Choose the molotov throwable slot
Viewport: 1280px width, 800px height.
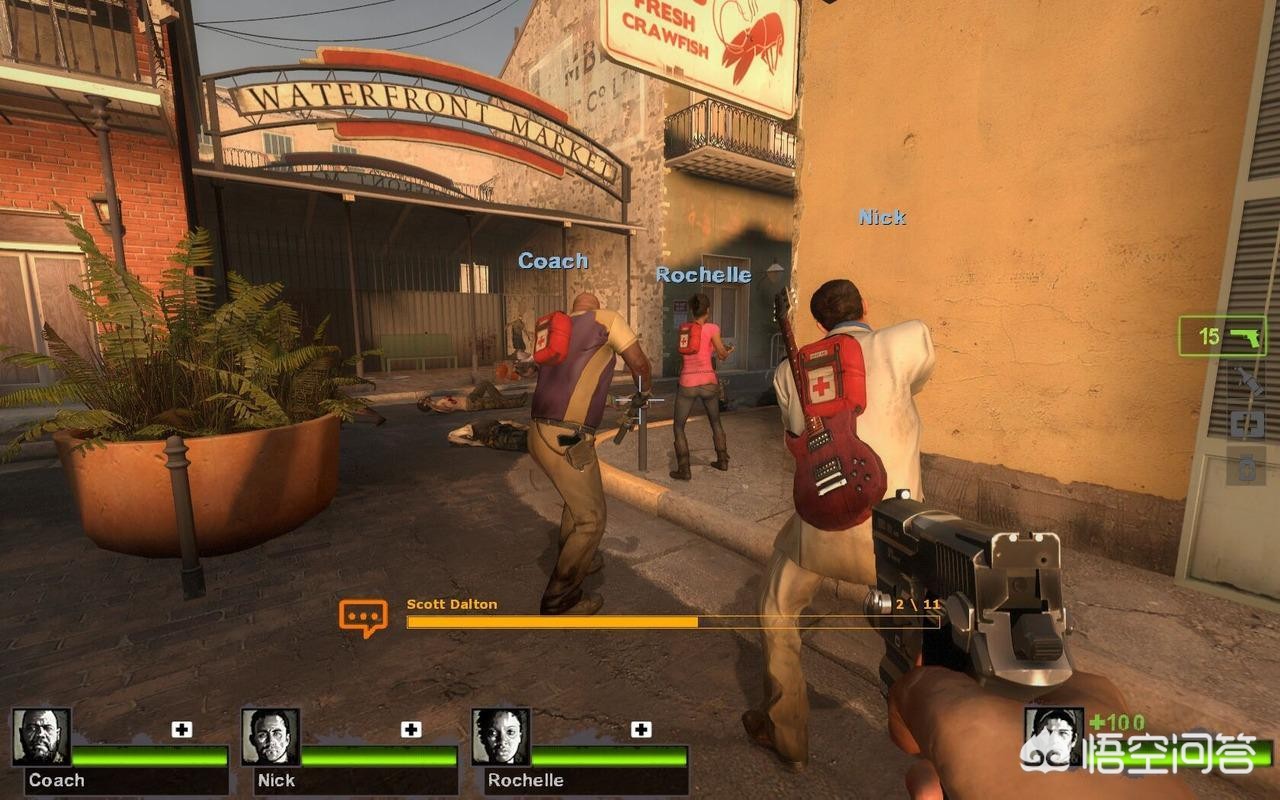tap(1246, 381)
